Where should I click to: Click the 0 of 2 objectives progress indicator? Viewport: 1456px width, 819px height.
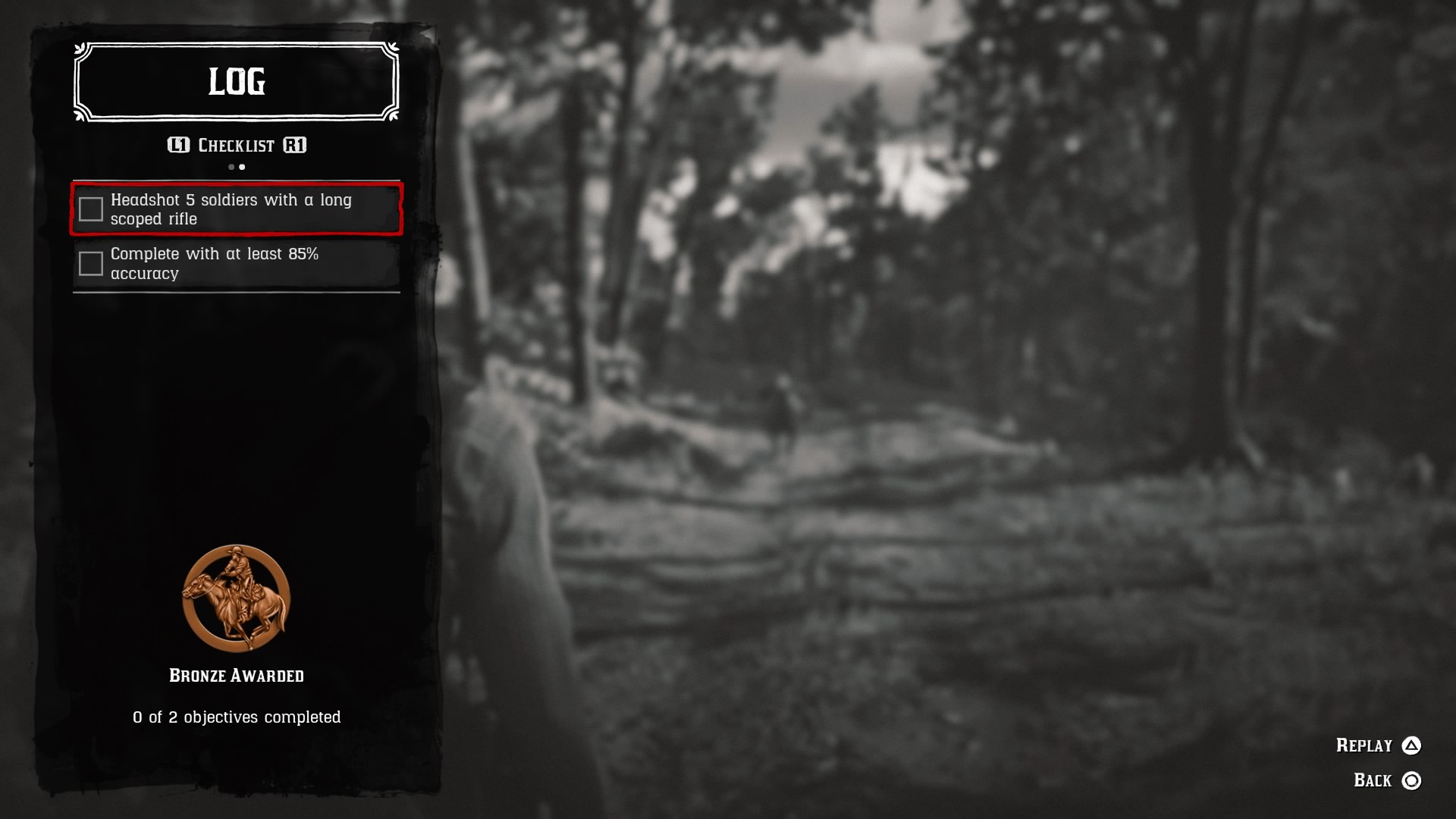click(x=237, y=716)
